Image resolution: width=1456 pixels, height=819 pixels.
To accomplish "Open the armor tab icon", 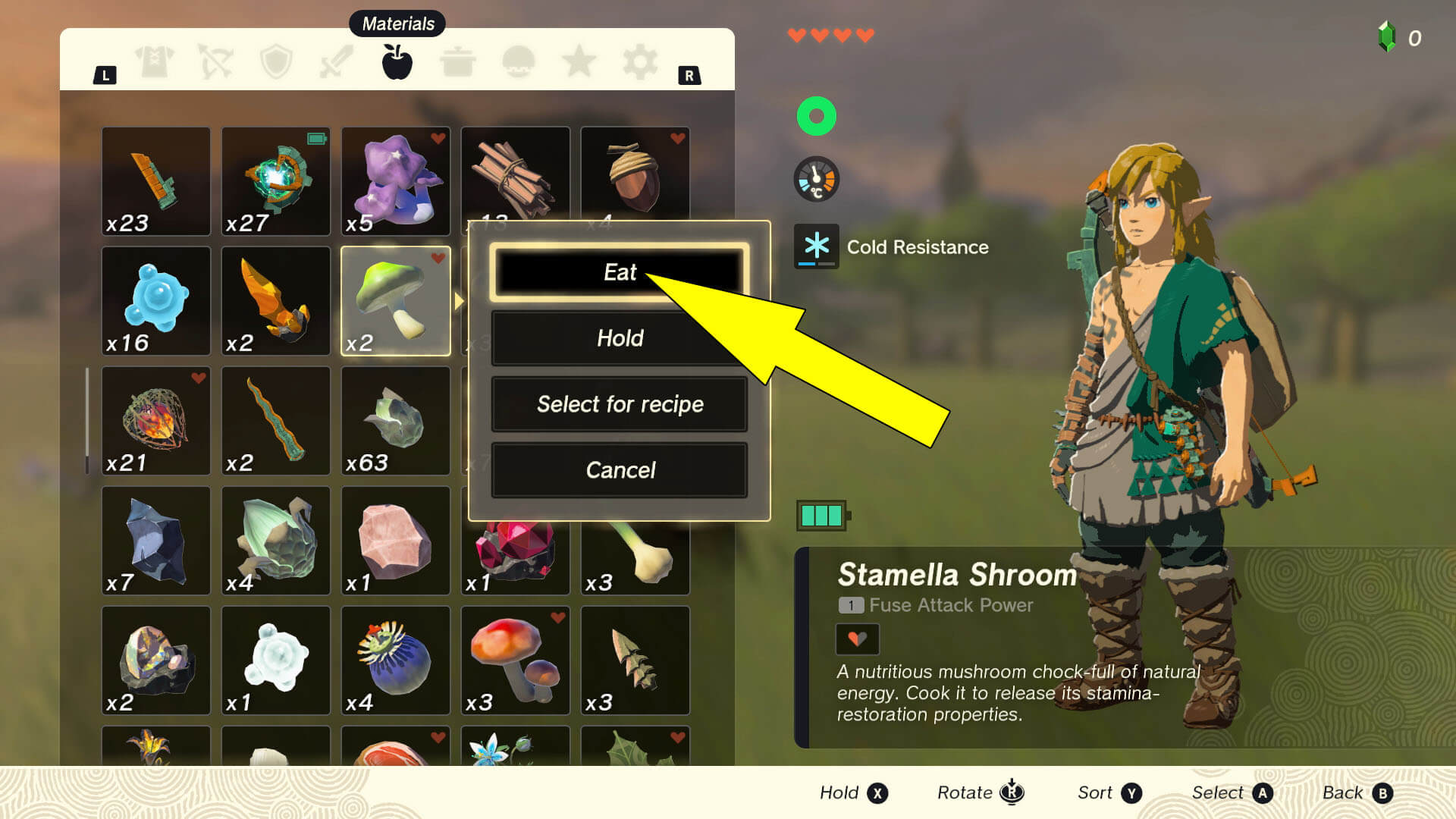I will coord(154,62).
